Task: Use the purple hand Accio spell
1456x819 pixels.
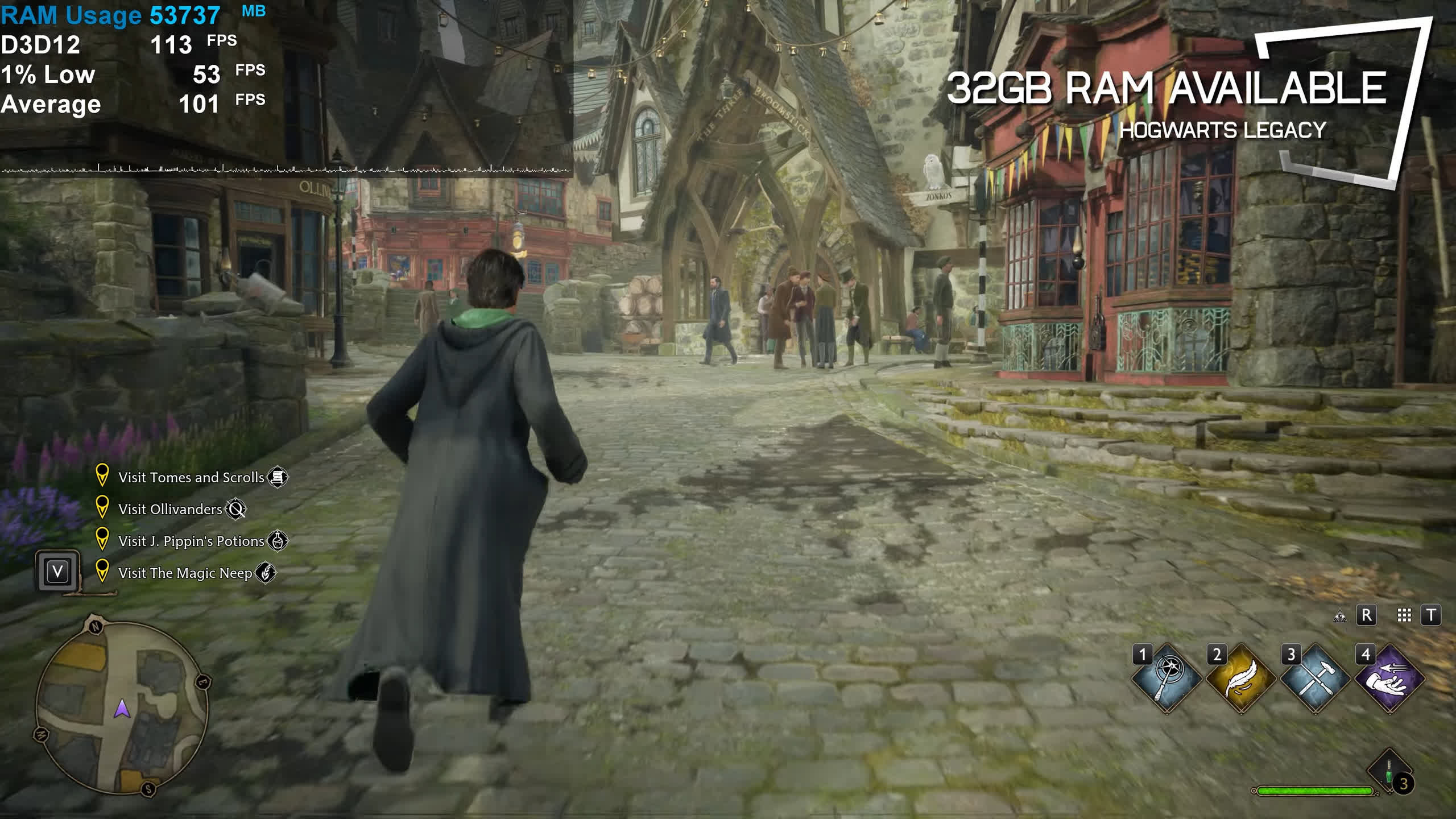Action: [x=1389, y=678]
